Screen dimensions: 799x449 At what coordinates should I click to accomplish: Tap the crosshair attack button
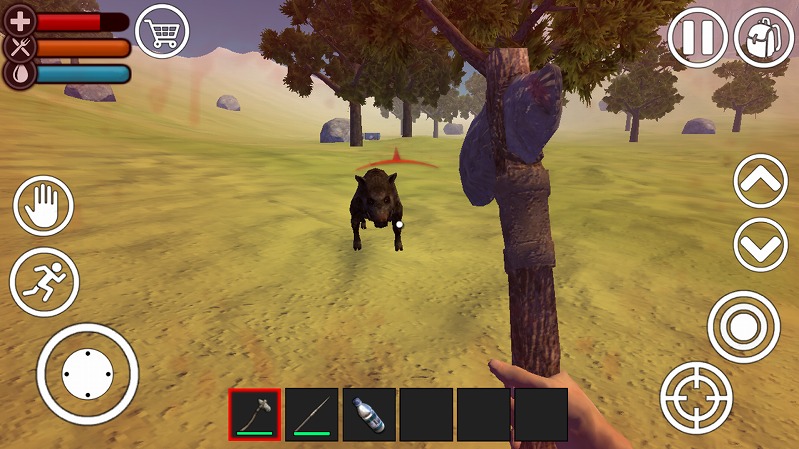click(x=696, y=397)
